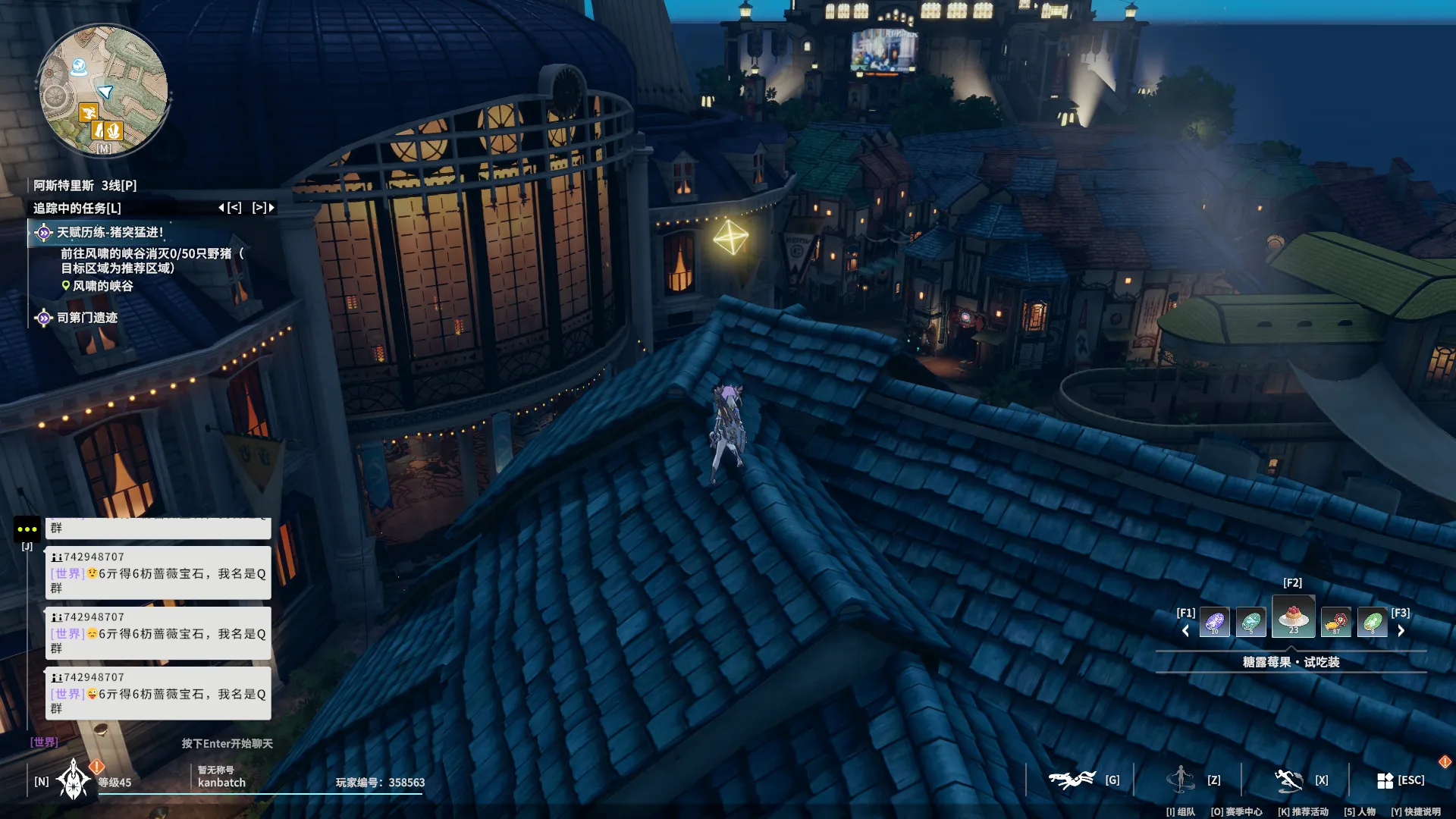Activate the running figure sprint icon

point(1288,780)
